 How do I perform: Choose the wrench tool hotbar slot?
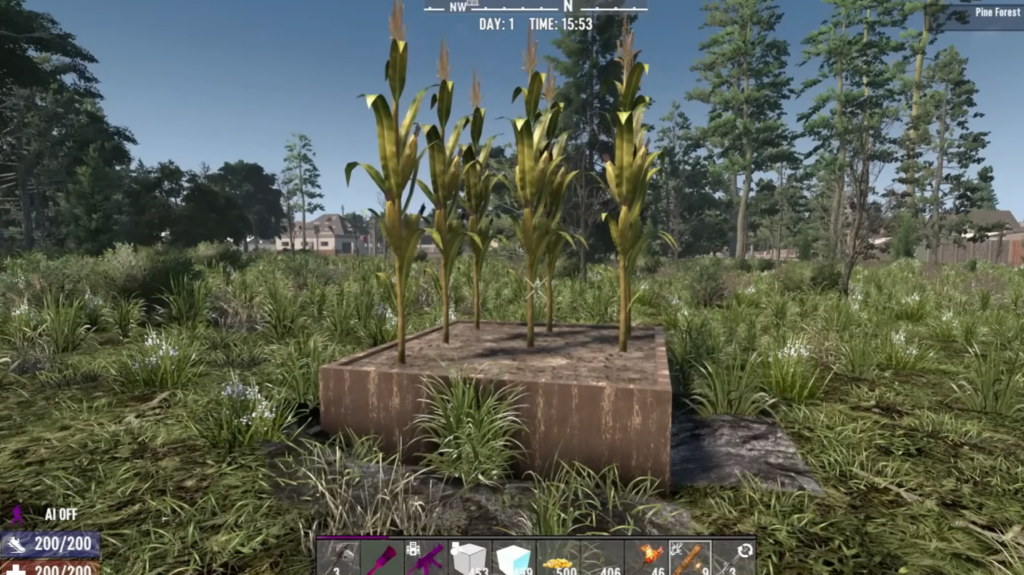click(x=734, y=558)
